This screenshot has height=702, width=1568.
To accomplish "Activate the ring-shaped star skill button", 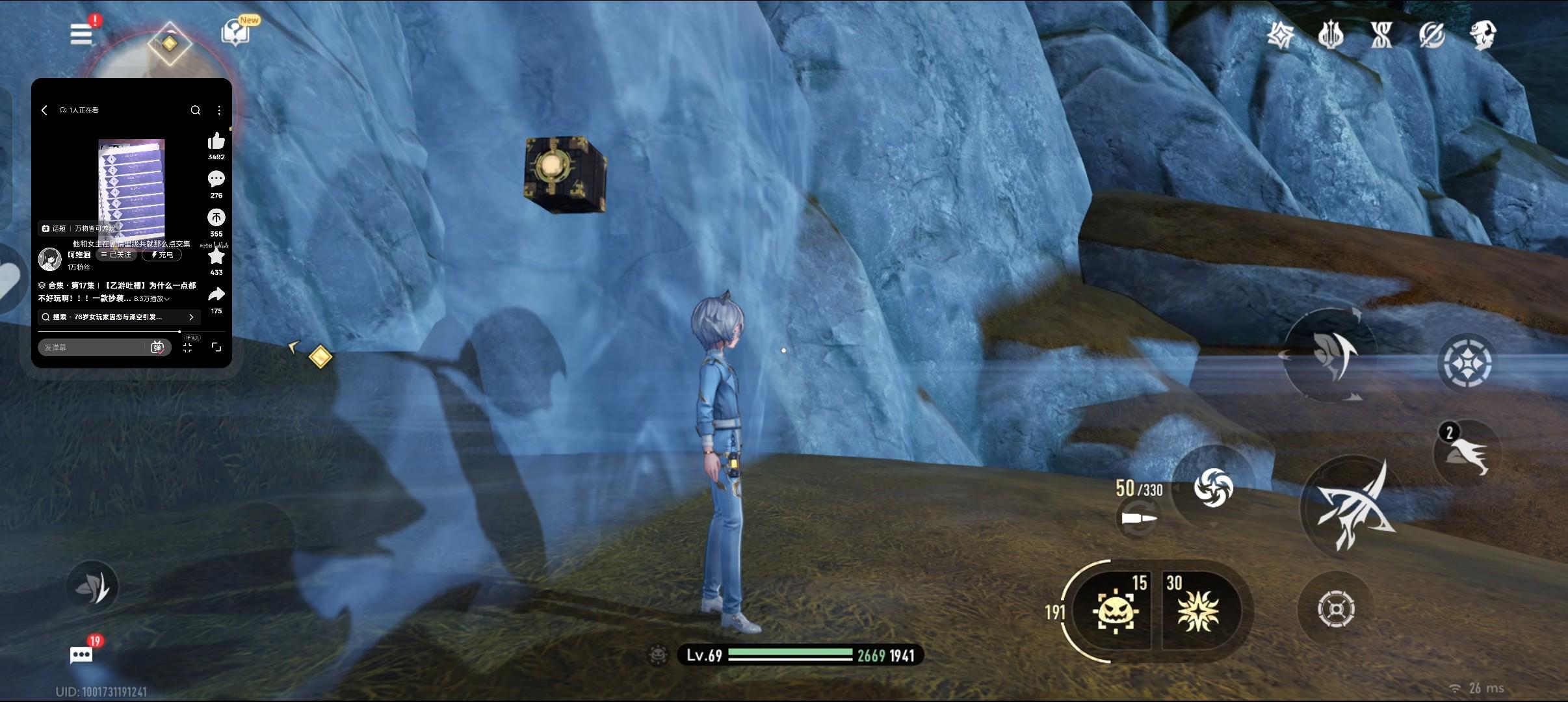I will click(1467, 363).
